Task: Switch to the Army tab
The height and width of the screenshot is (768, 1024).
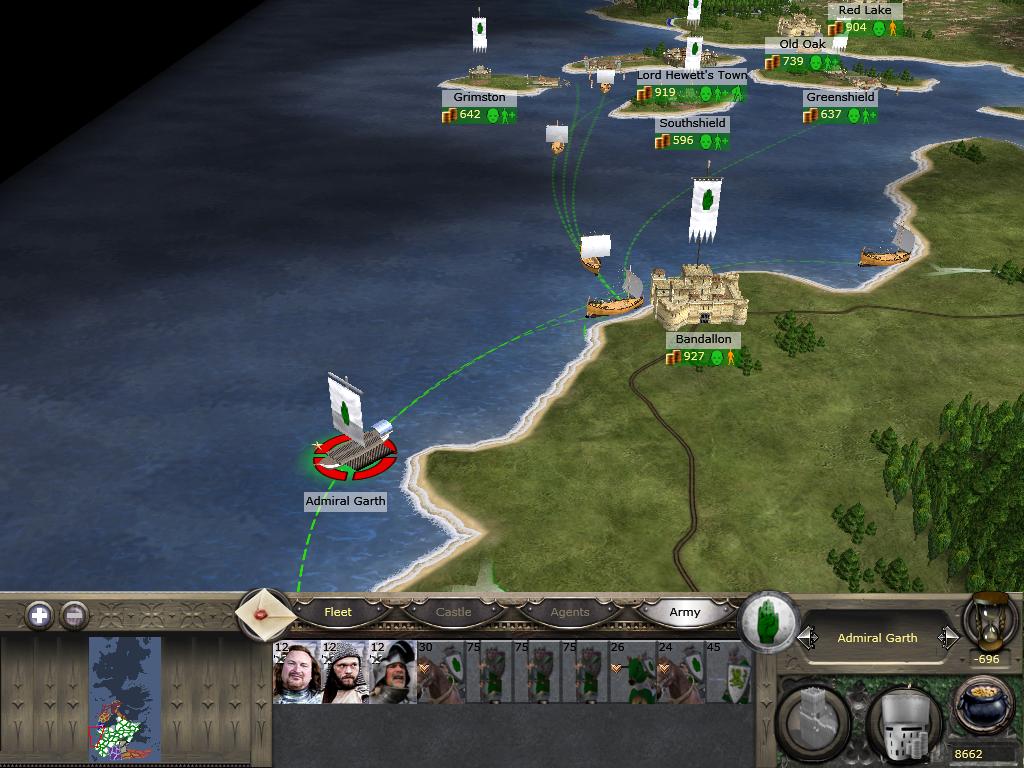Action: click(x=685, y=612)
